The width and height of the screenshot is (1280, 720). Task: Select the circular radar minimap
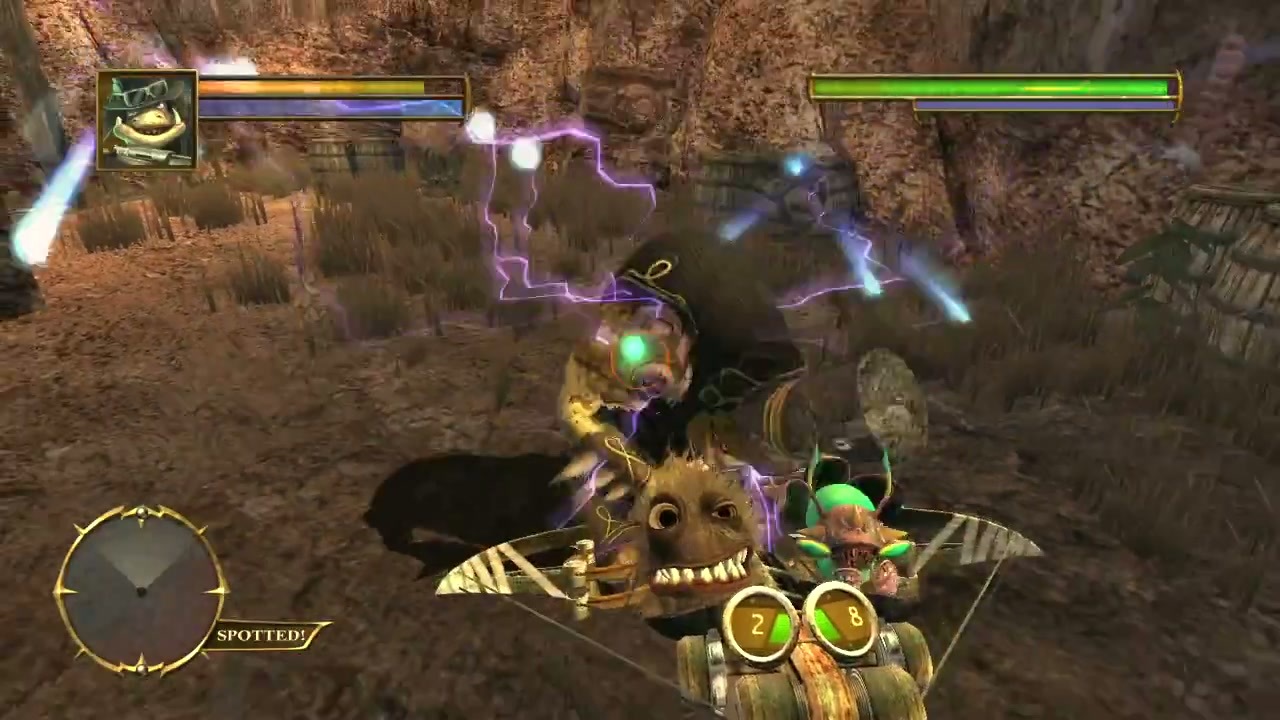pos(141,589)
